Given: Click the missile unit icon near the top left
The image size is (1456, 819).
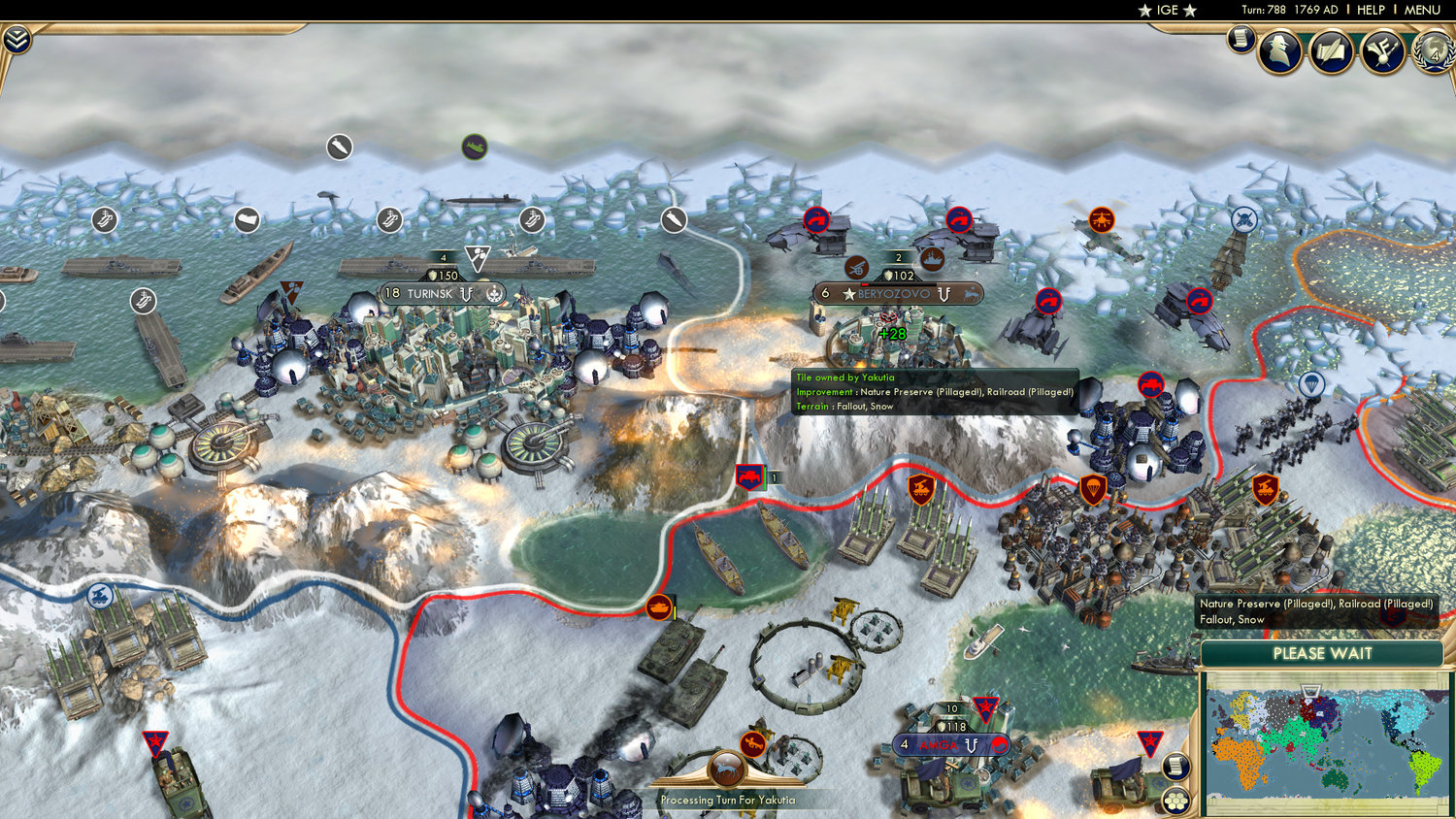Looking at the screenshot, I should pyautogui.click(x=338, y=148).
